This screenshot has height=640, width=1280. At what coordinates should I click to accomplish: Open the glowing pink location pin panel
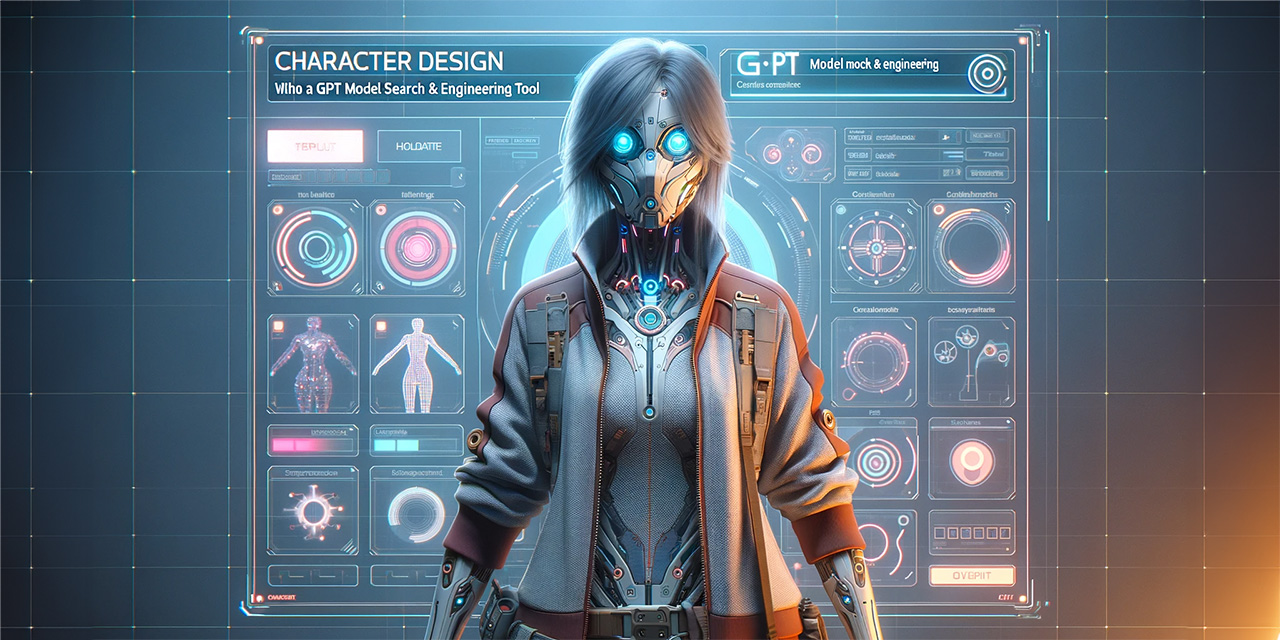(x=971, y=460)
